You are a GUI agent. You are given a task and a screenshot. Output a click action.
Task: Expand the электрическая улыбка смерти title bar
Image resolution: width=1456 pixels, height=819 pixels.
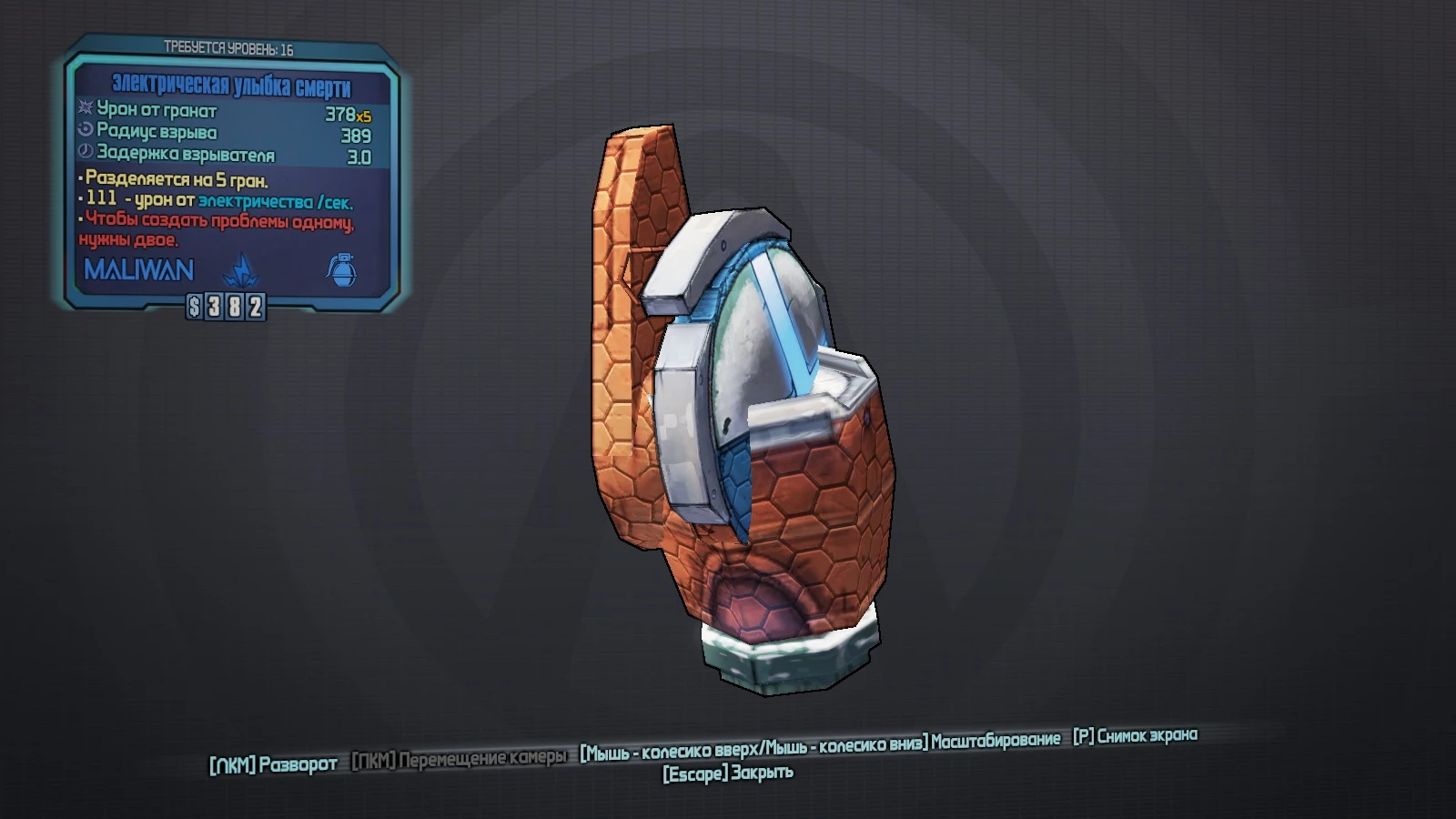[231, 86]
